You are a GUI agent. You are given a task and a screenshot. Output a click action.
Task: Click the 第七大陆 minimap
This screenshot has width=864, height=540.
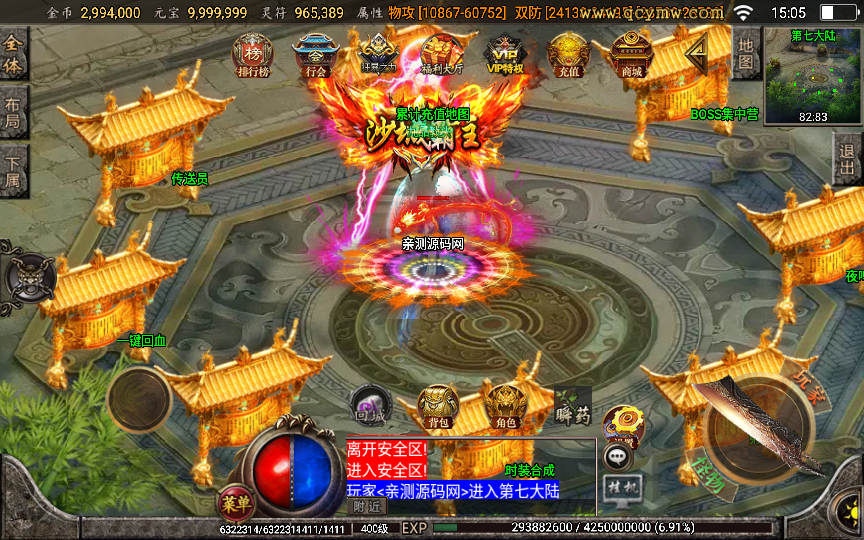click(812, 75)
